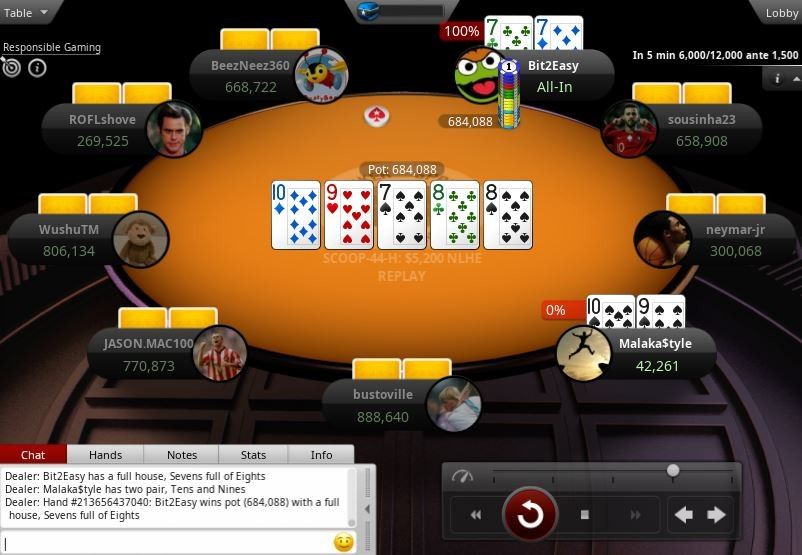Viewport: 802px width, 555px height.
Task: Adjust the replay speed slider knob
Action: (x=673, y=470)
